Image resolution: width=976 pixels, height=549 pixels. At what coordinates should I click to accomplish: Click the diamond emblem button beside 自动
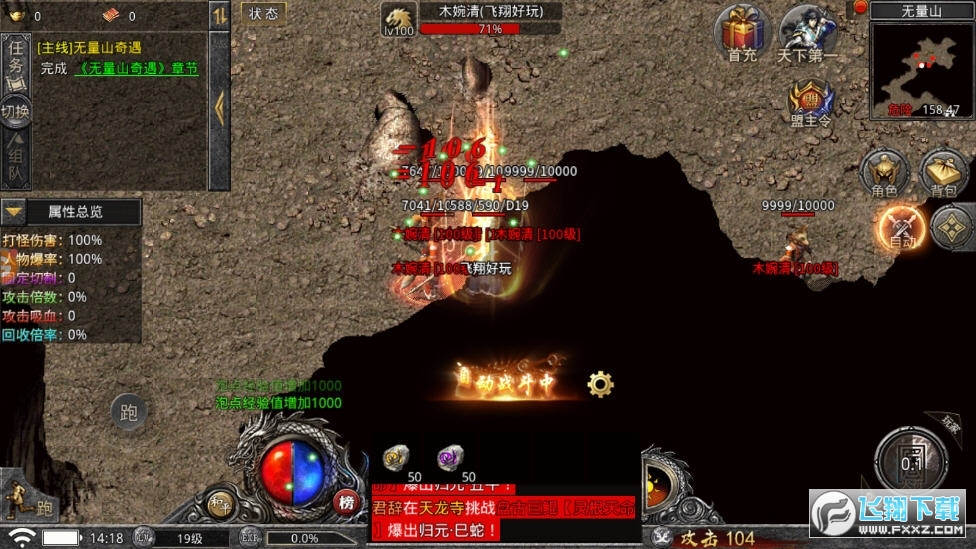pos(953,227)
